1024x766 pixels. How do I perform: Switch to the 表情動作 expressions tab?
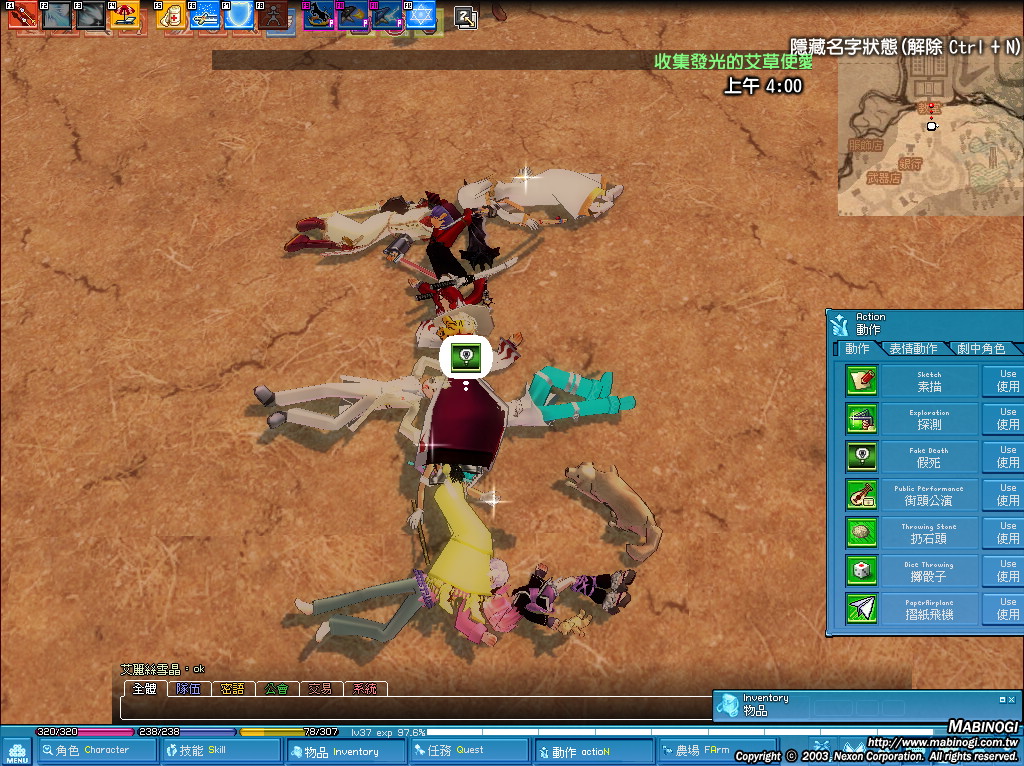[912, 349]
